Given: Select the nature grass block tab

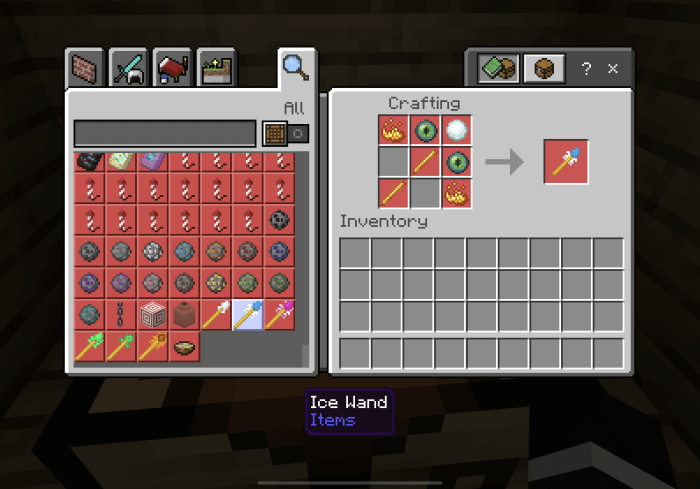Looking at the screenshot, I should point(217,69).
